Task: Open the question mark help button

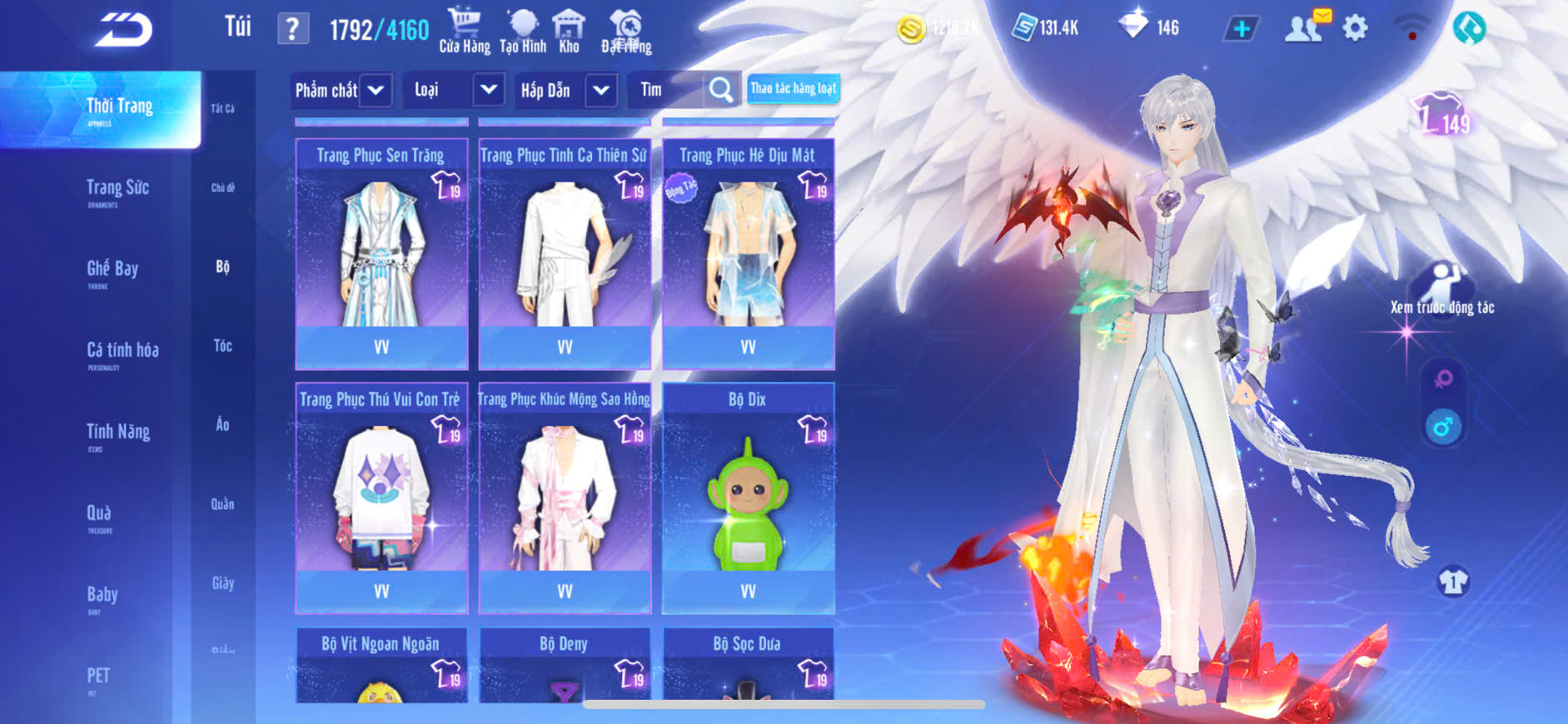Action: [x=292, y=29]
